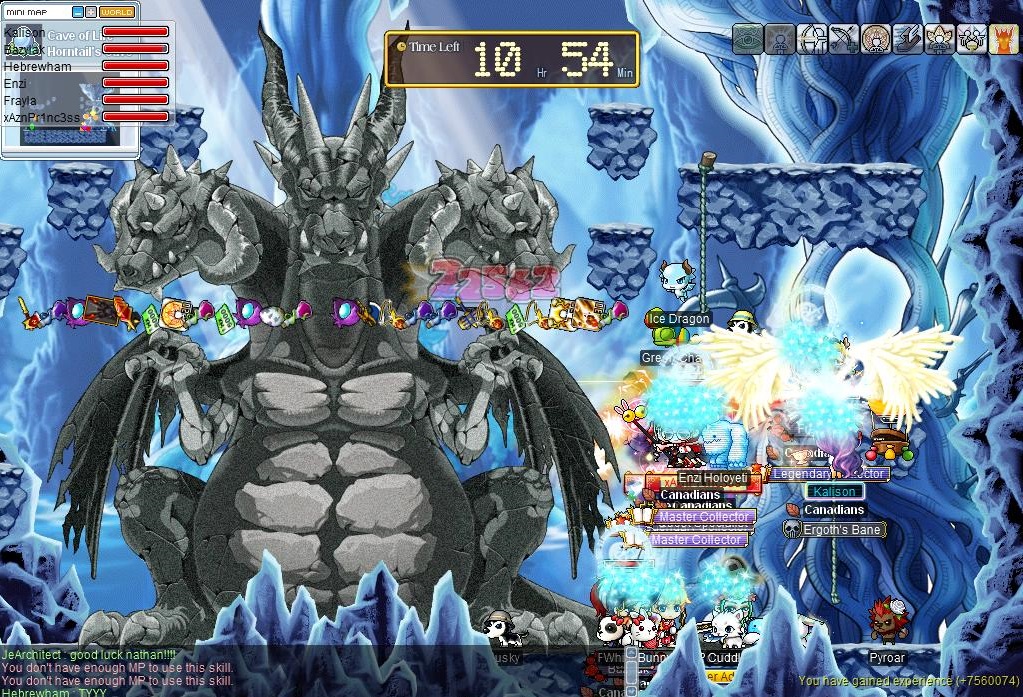Expand the mini map with the plus button
The image size is (1023, 697).
click(91, 12)
